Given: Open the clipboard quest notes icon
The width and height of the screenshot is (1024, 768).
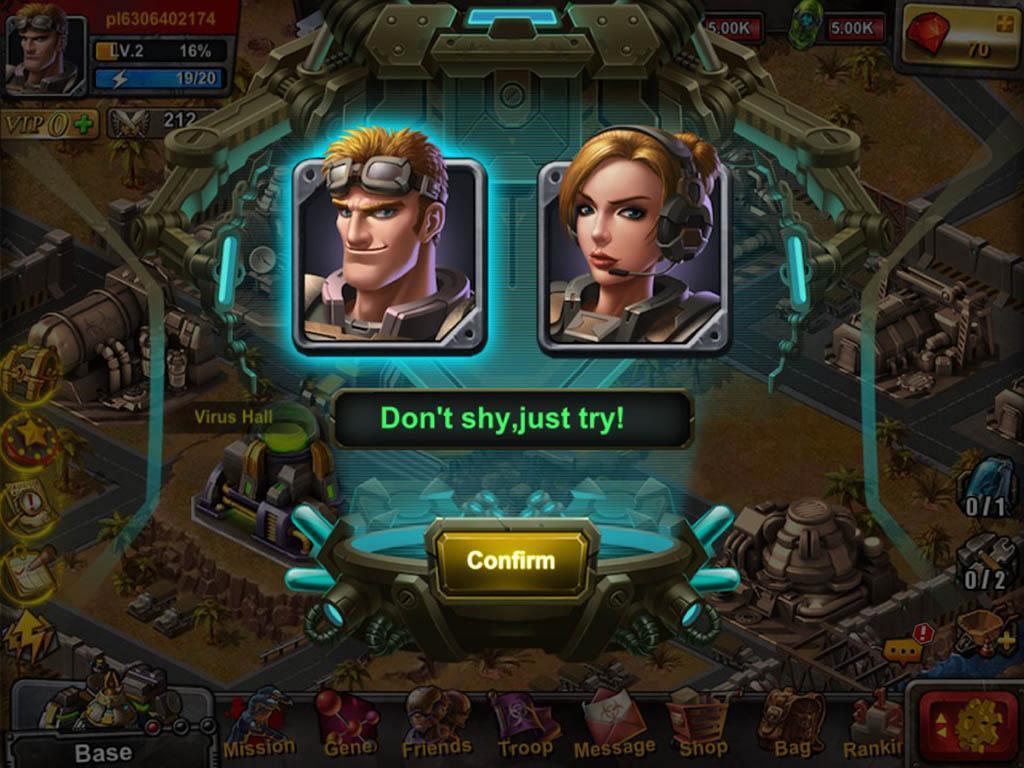Looking at the screenshot, I should point(30,572).
